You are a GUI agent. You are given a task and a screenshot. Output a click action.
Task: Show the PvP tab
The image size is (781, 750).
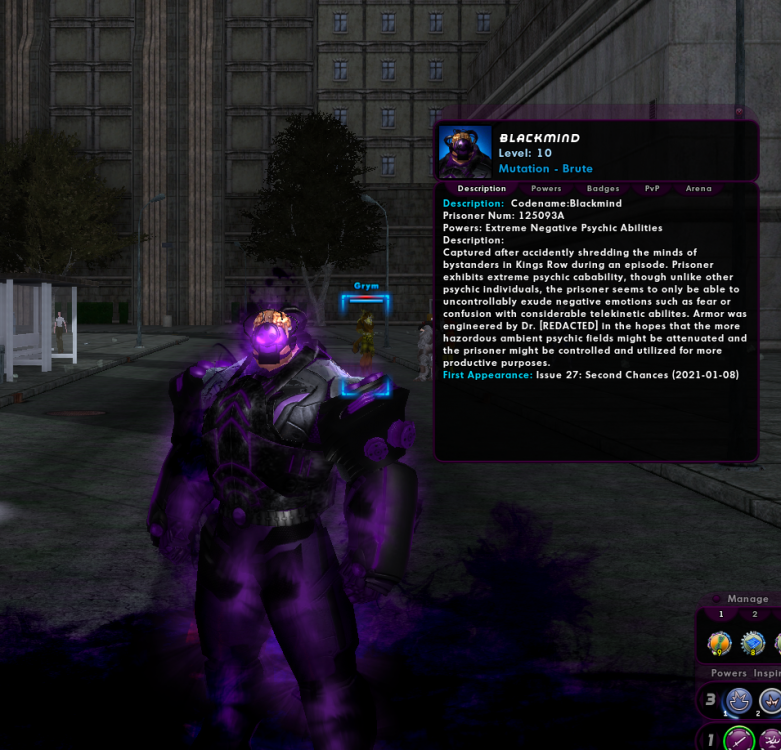click(652, 188)
